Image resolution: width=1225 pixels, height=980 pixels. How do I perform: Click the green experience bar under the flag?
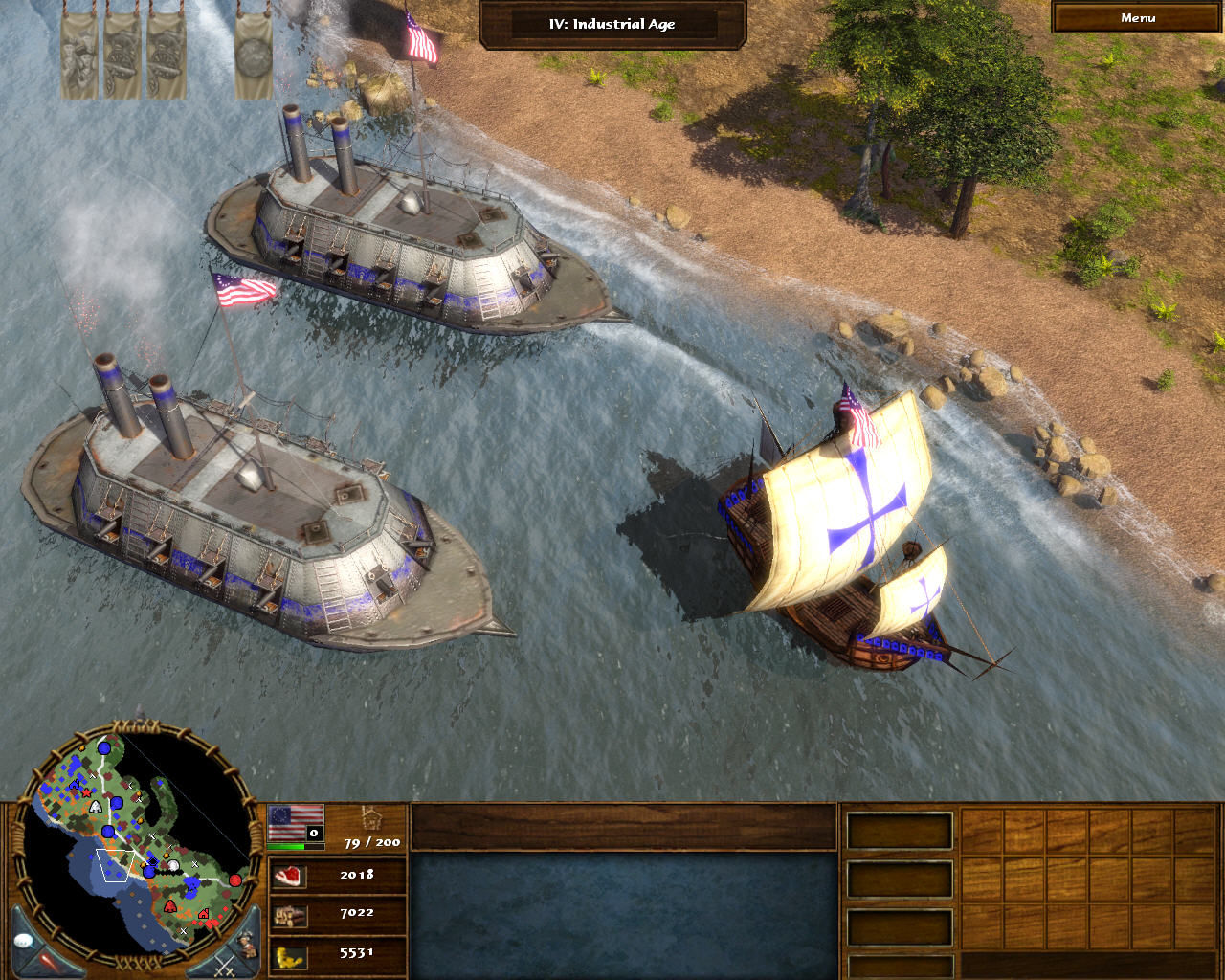[287, 845]
